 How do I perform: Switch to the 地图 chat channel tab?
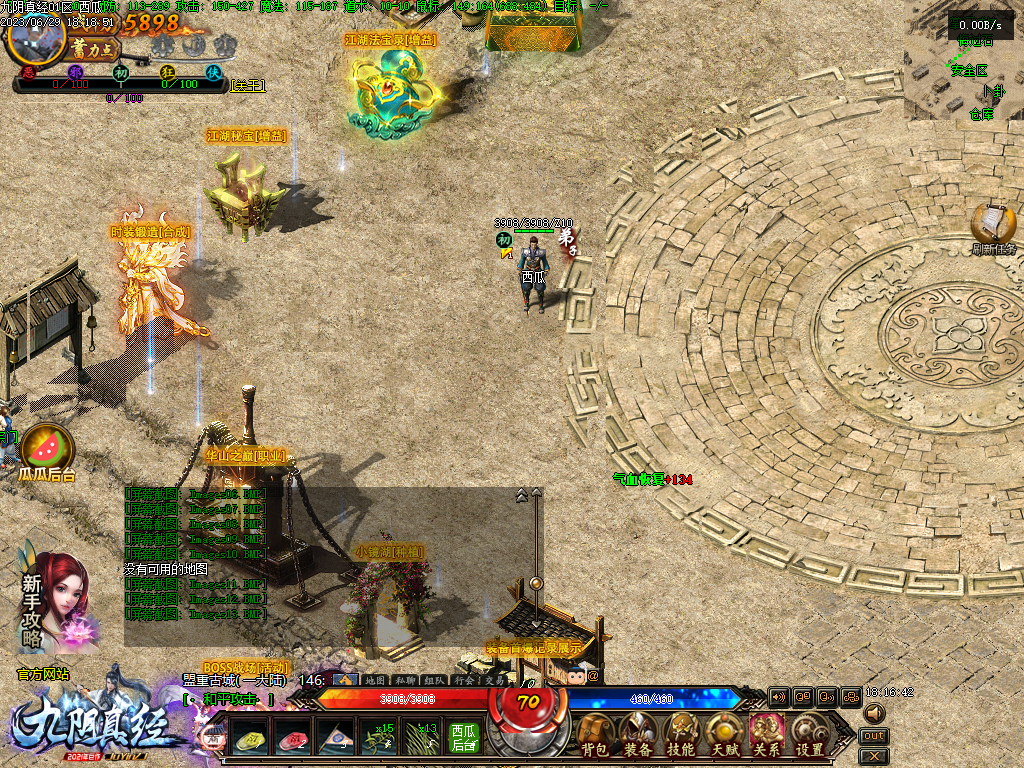pos(374,680)
